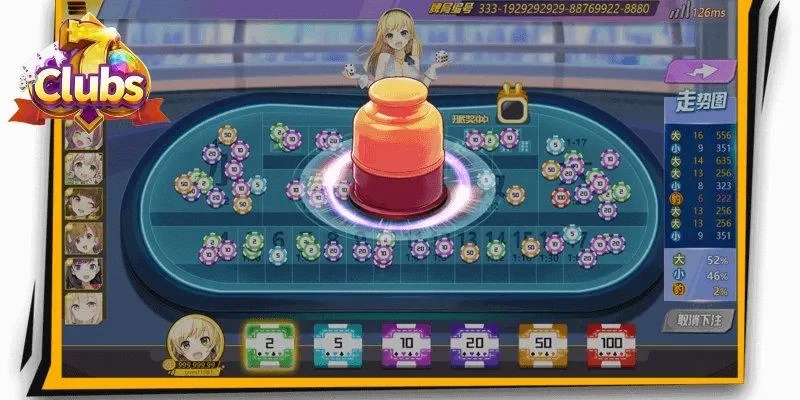Screen dimensions: 800x400
Task: Click the gold TV icon on the table
Action: 511,108
